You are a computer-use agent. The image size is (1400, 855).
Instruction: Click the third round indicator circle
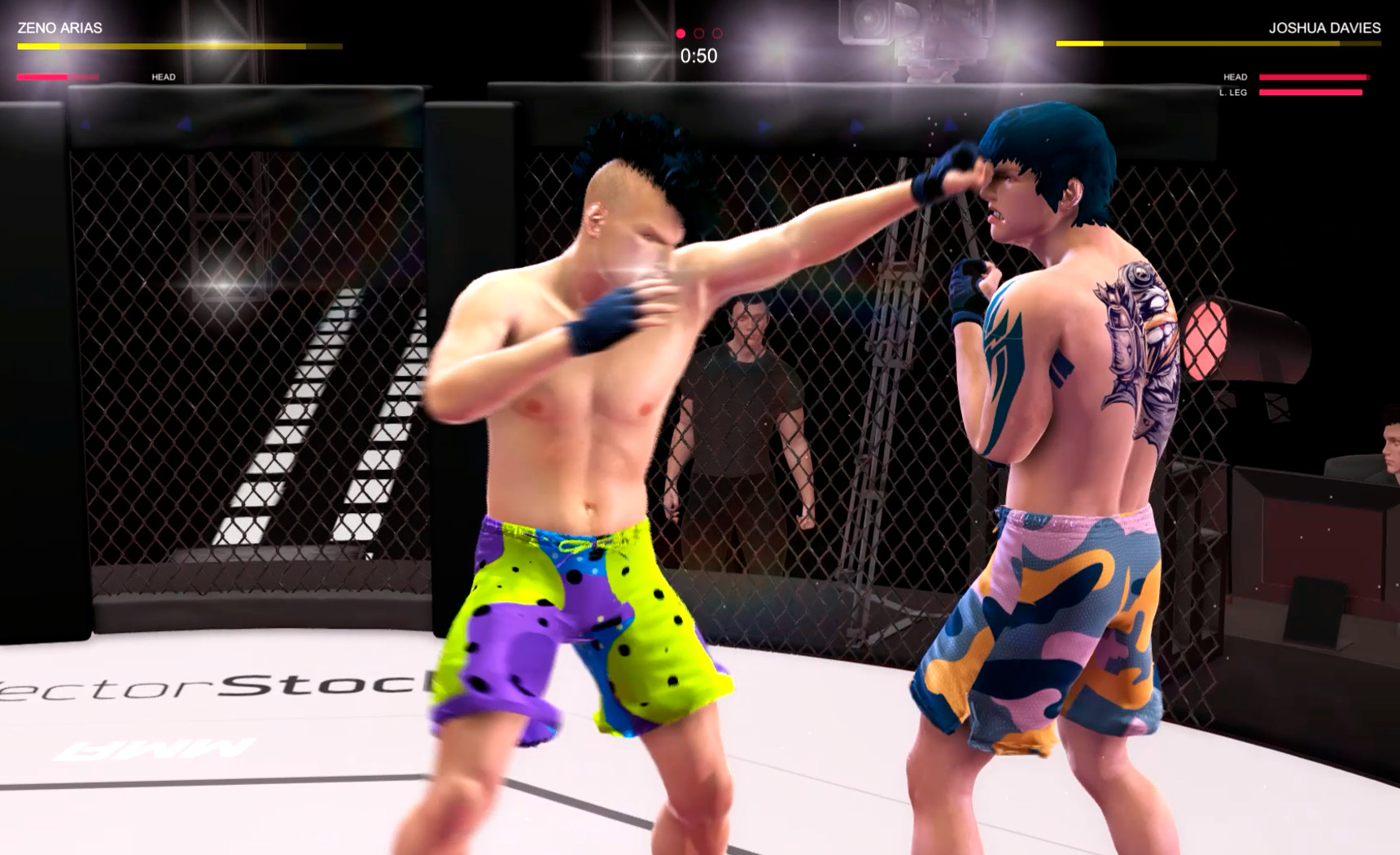click(x=717, y=34)
